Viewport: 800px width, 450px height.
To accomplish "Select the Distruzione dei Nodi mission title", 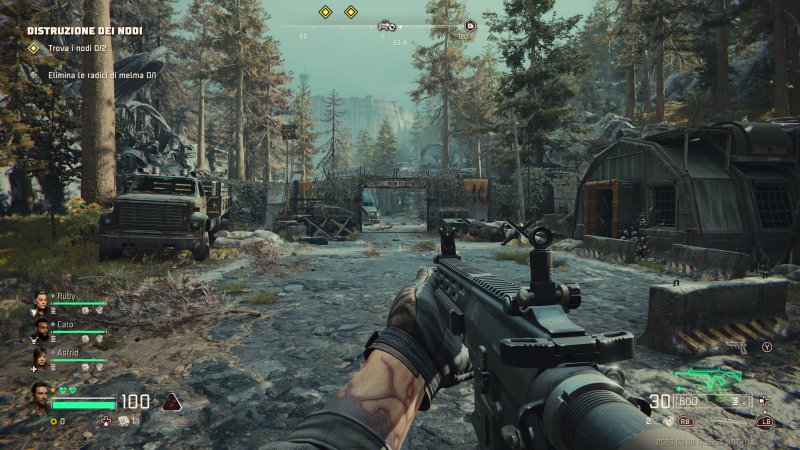I will (84, 31).
